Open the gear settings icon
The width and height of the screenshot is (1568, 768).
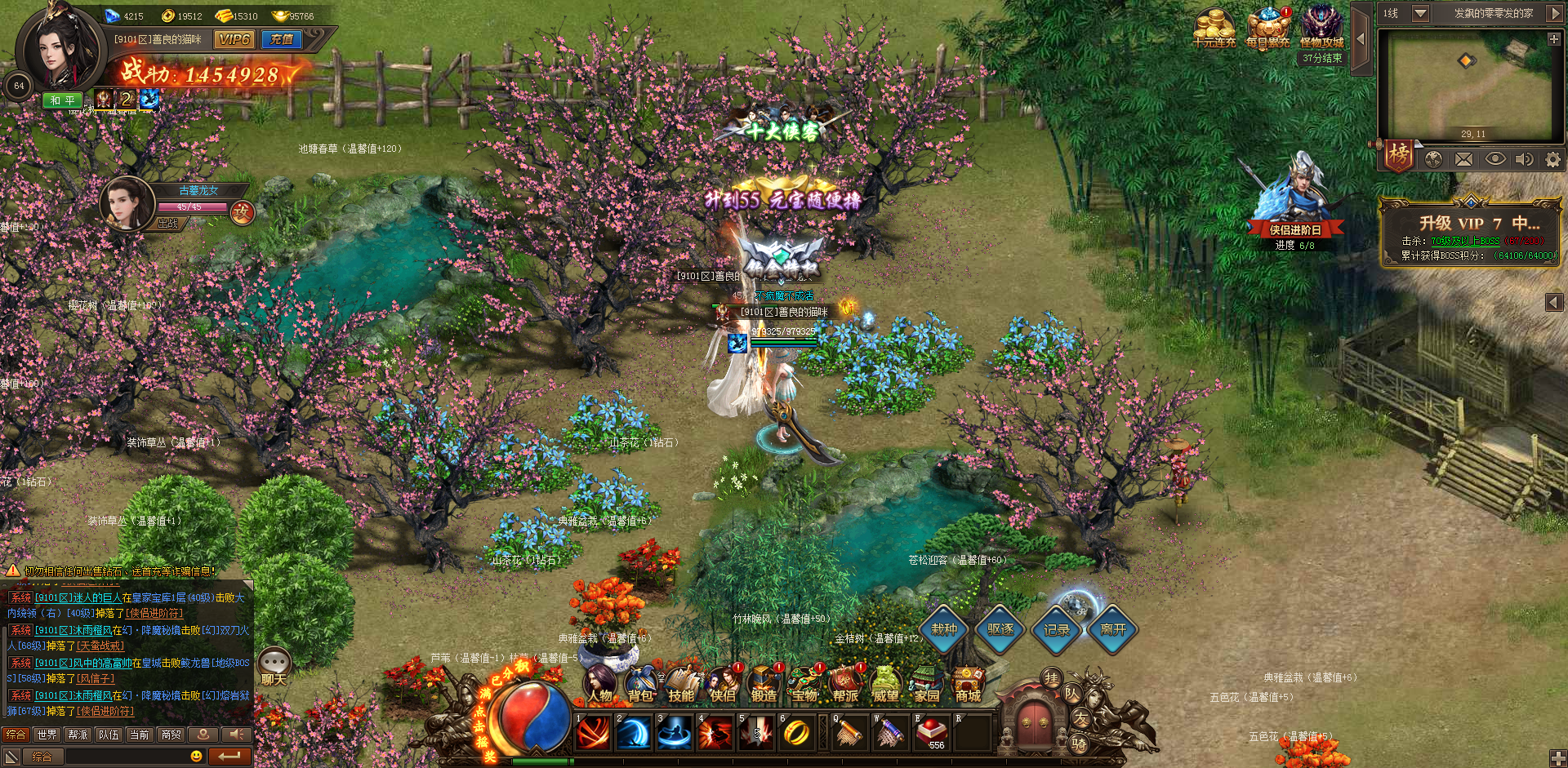[x=1552, y=160]
